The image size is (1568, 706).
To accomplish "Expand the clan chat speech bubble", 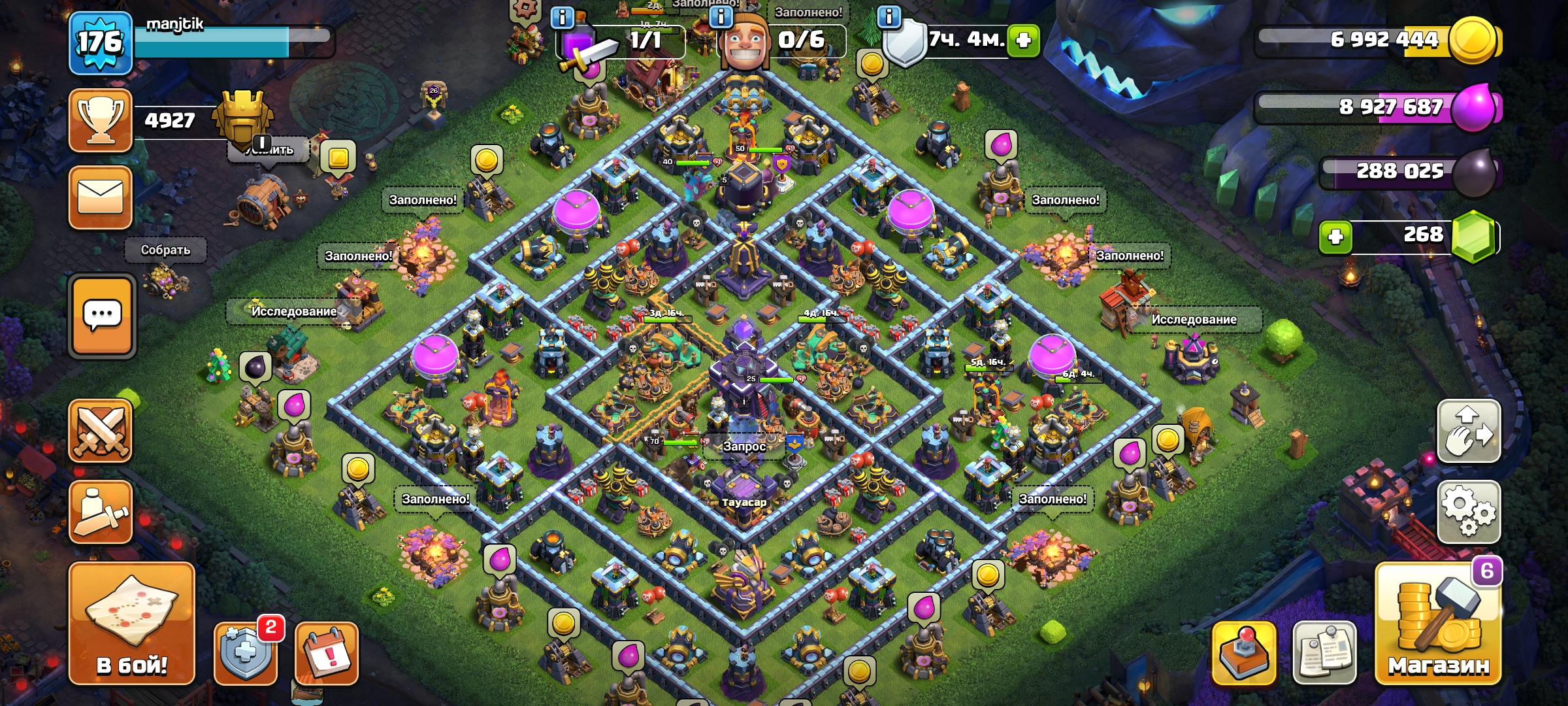I will (102, 316).
